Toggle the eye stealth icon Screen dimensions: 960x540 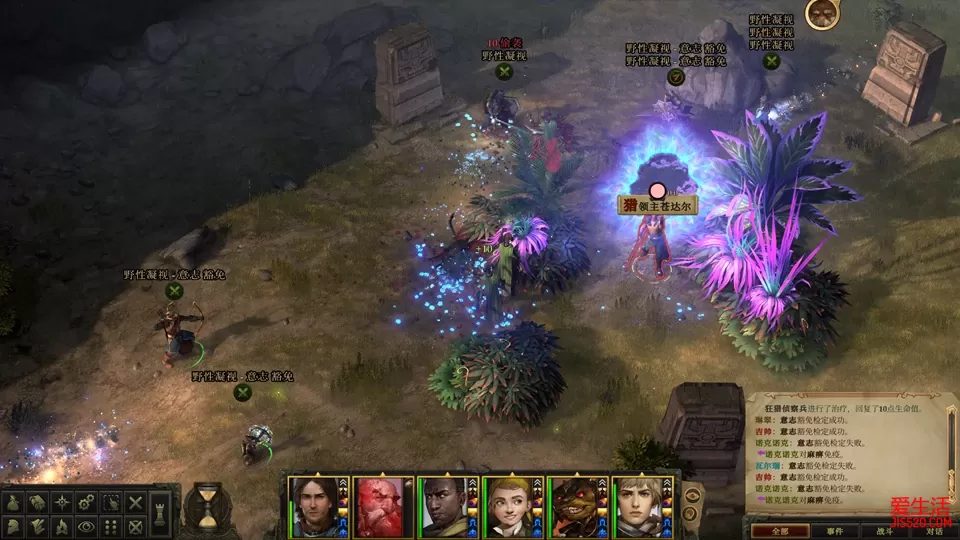tap(87, 526)
